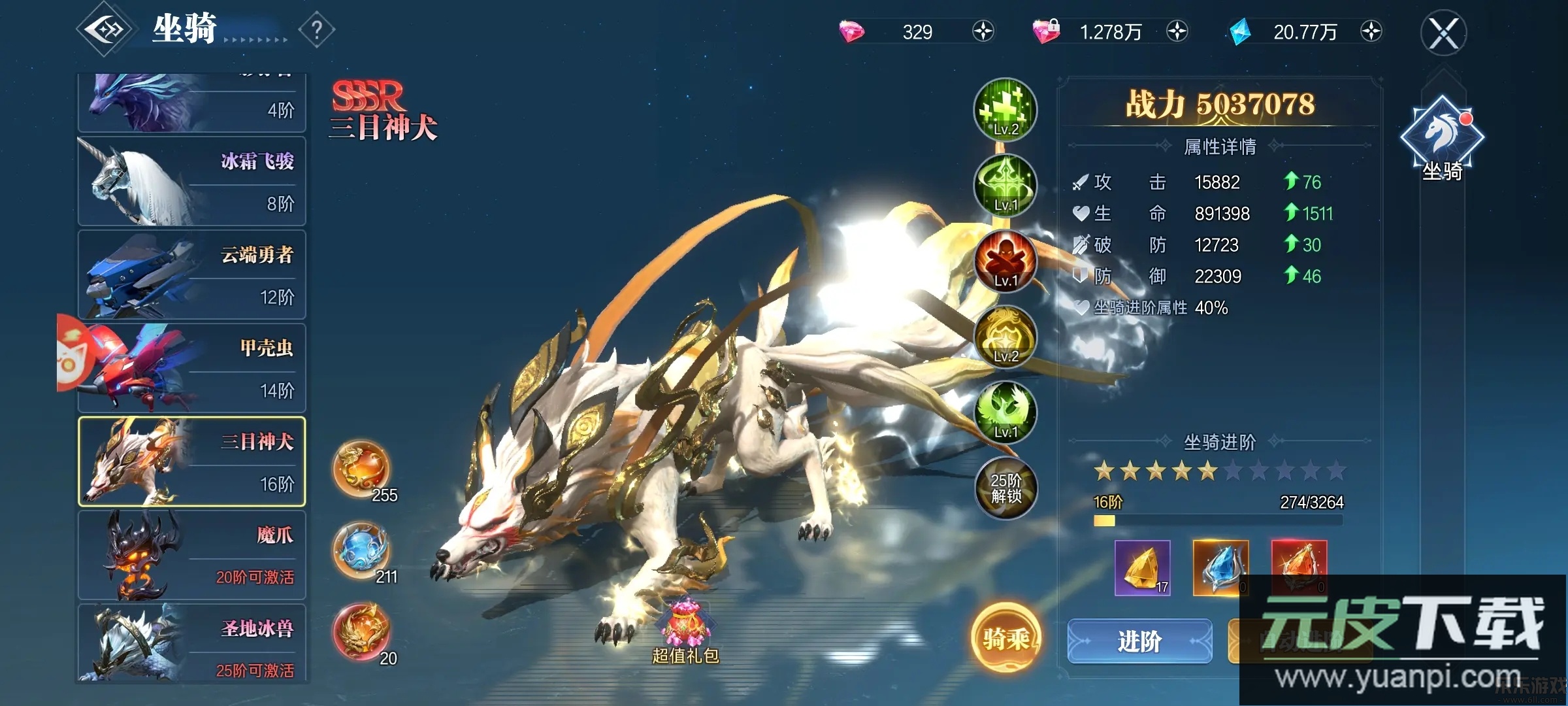Select the orange dragon orb with 255

click(361, 469)
